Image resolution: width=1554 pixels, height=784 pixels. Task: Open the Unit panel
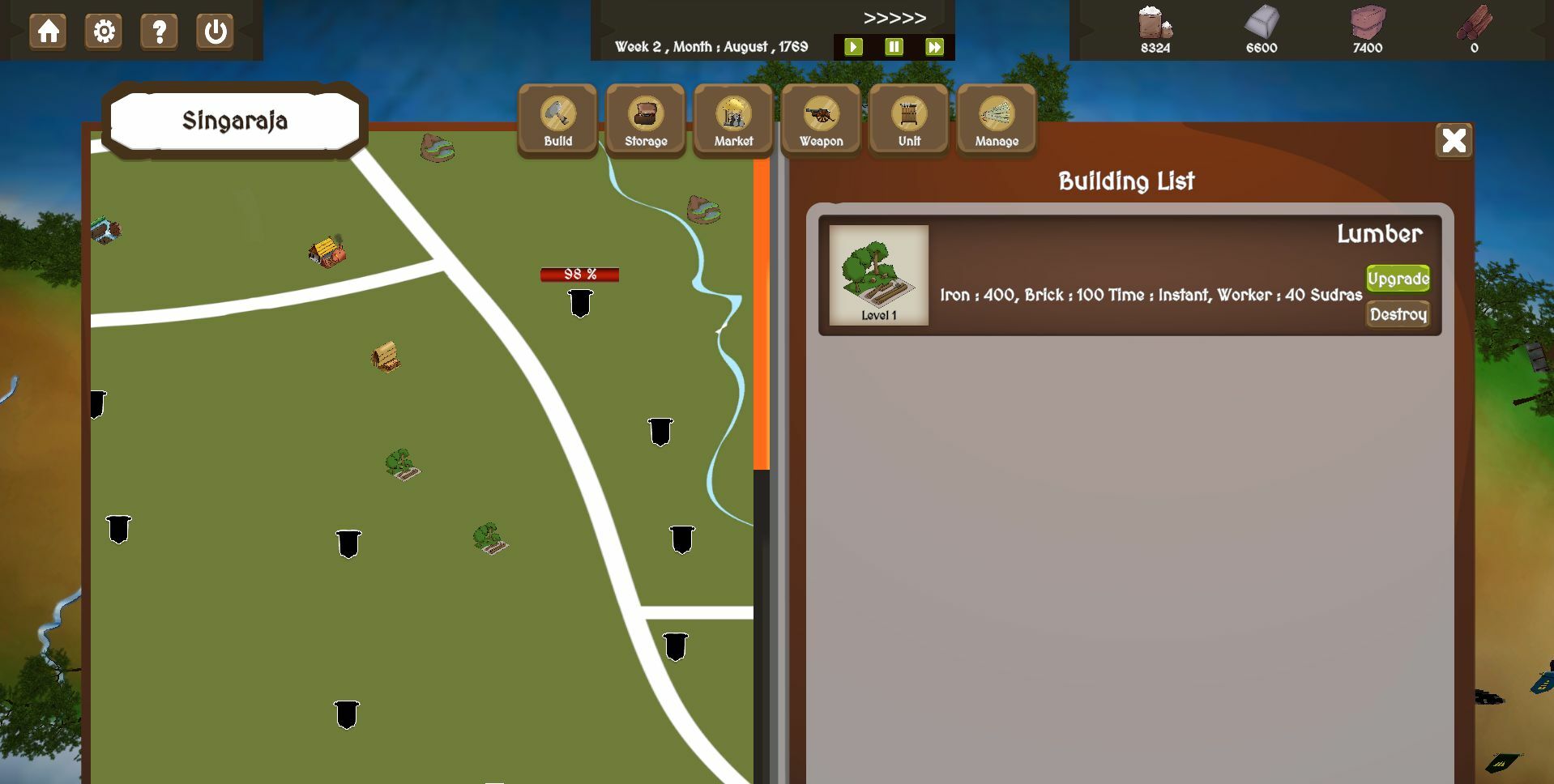coord(907,118)
